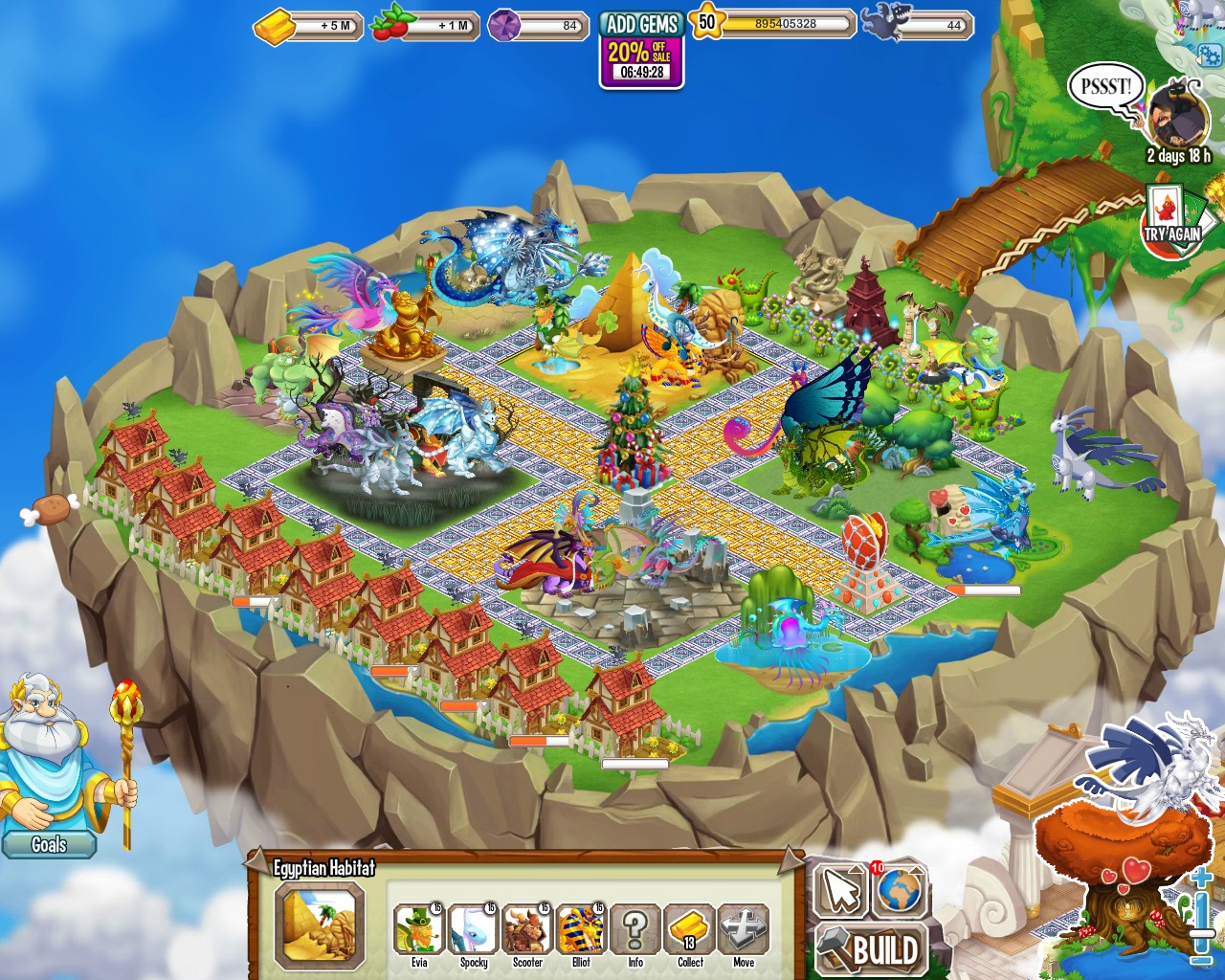Collect gold from the Egyptian Habitat
Image resolution: width=1225 pixels, height=980 pixels.
[x=690, y=928]
